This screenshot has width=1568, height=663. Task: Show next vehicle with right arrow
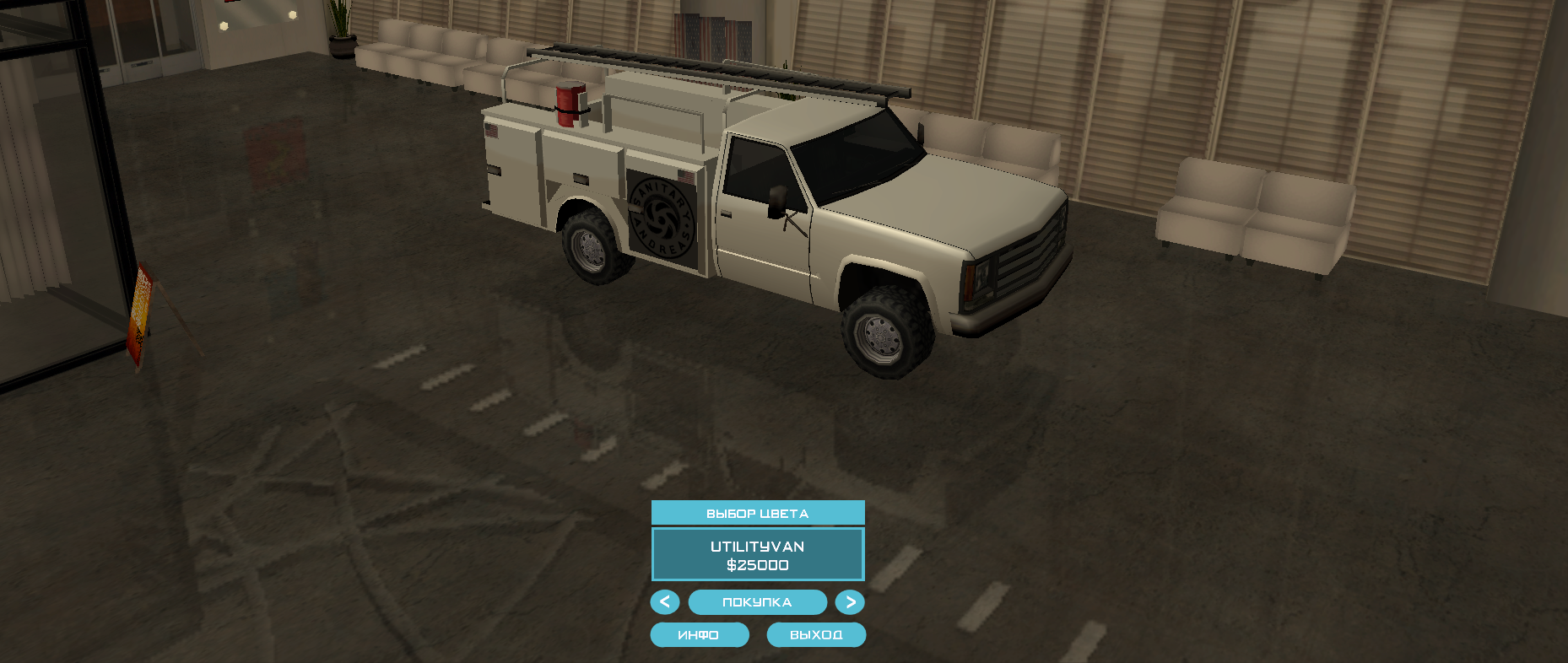tap(850, 602)
